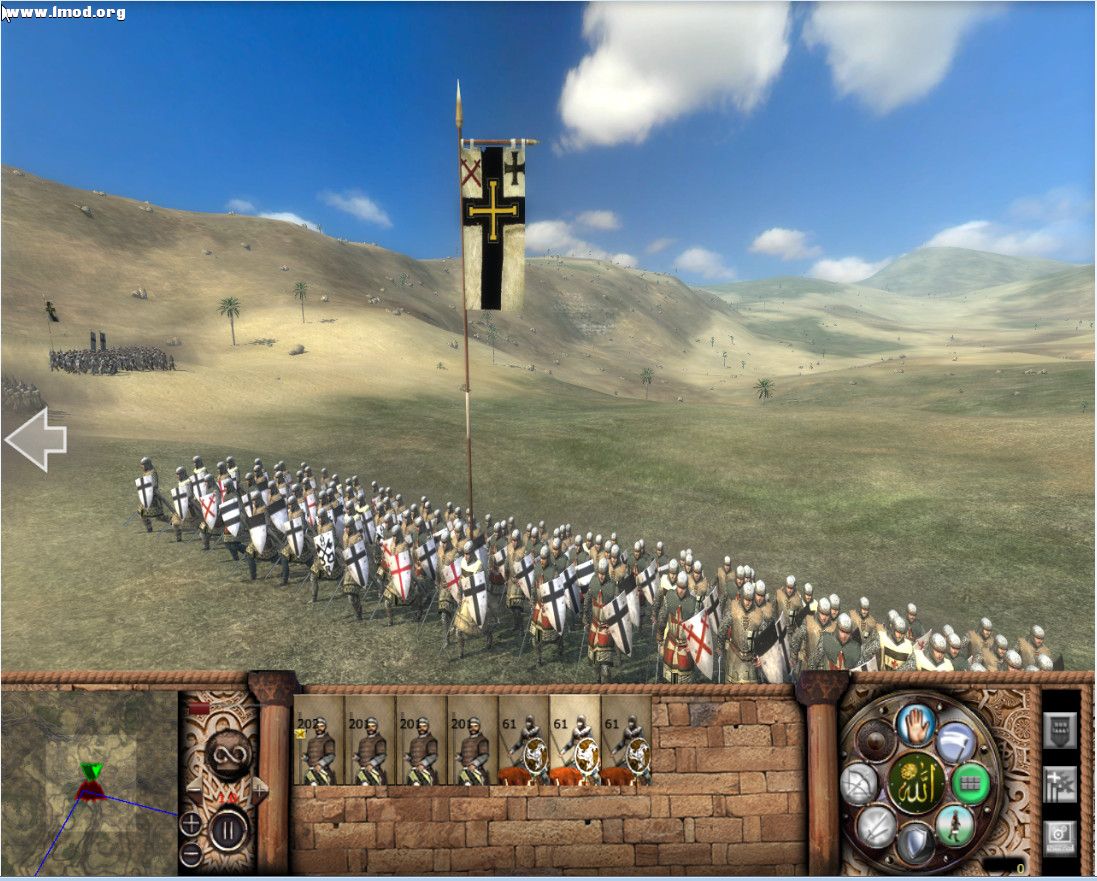
Task: Increase the battle speed
Action: [x=259, y=790]
